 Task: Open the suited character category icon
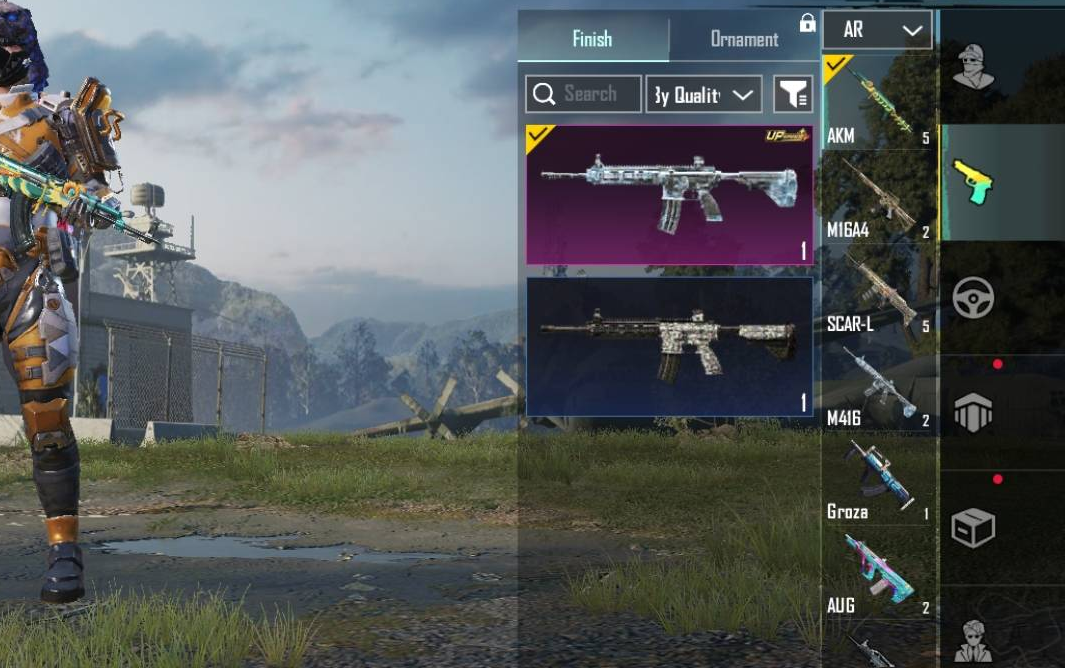tap(973, 638)
